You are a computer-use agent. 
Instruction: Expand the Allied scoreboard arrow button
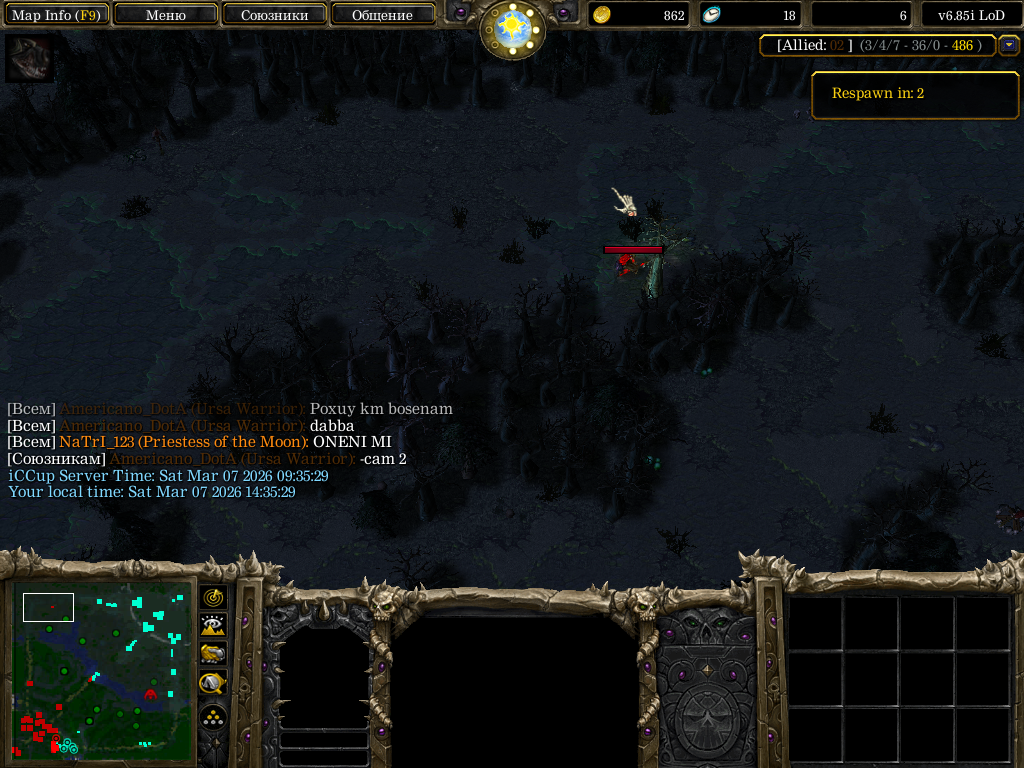tap(1009, 45)
